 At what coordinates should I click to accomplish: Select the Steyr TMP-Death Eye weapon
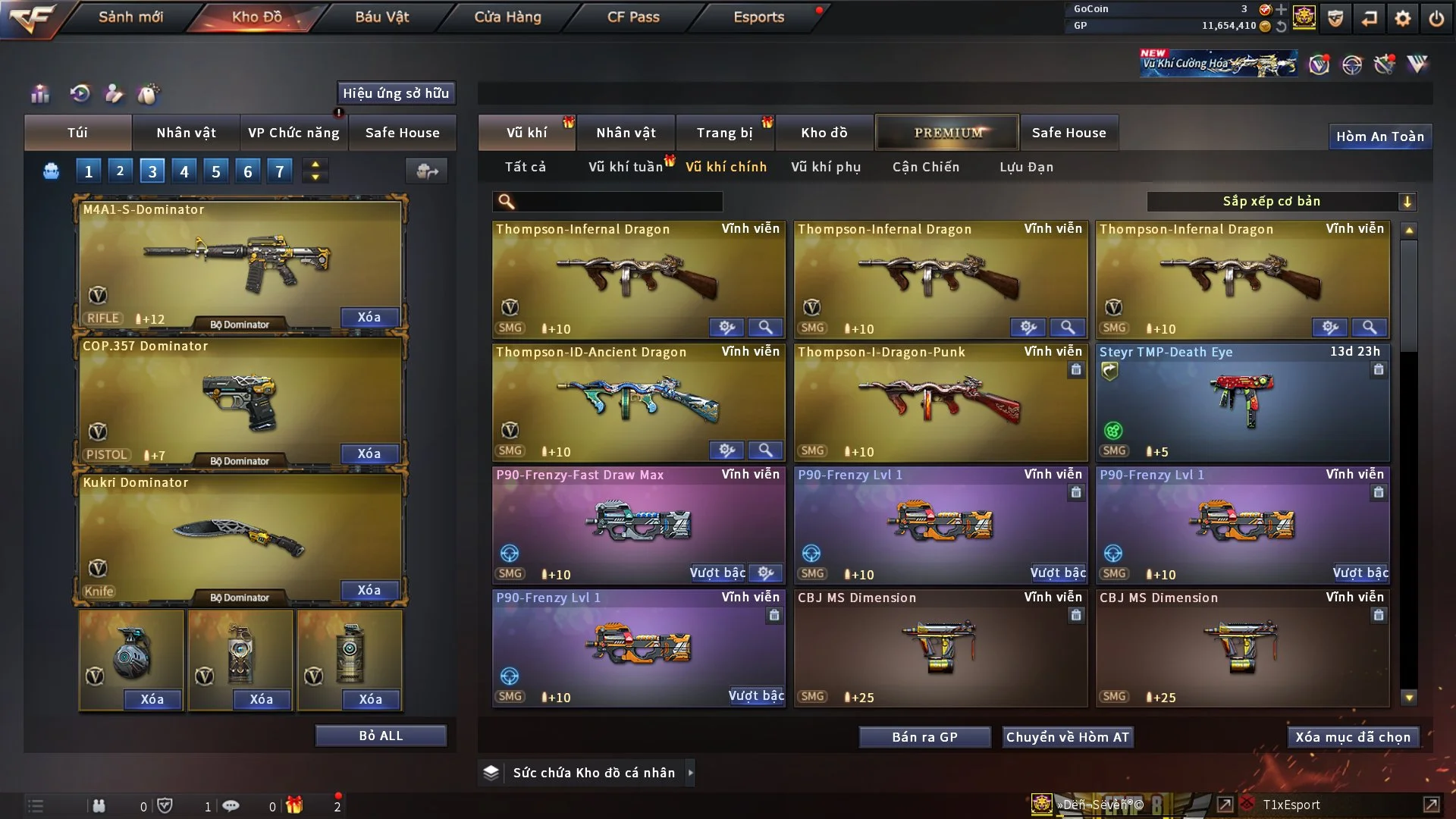coord(1242,402)
